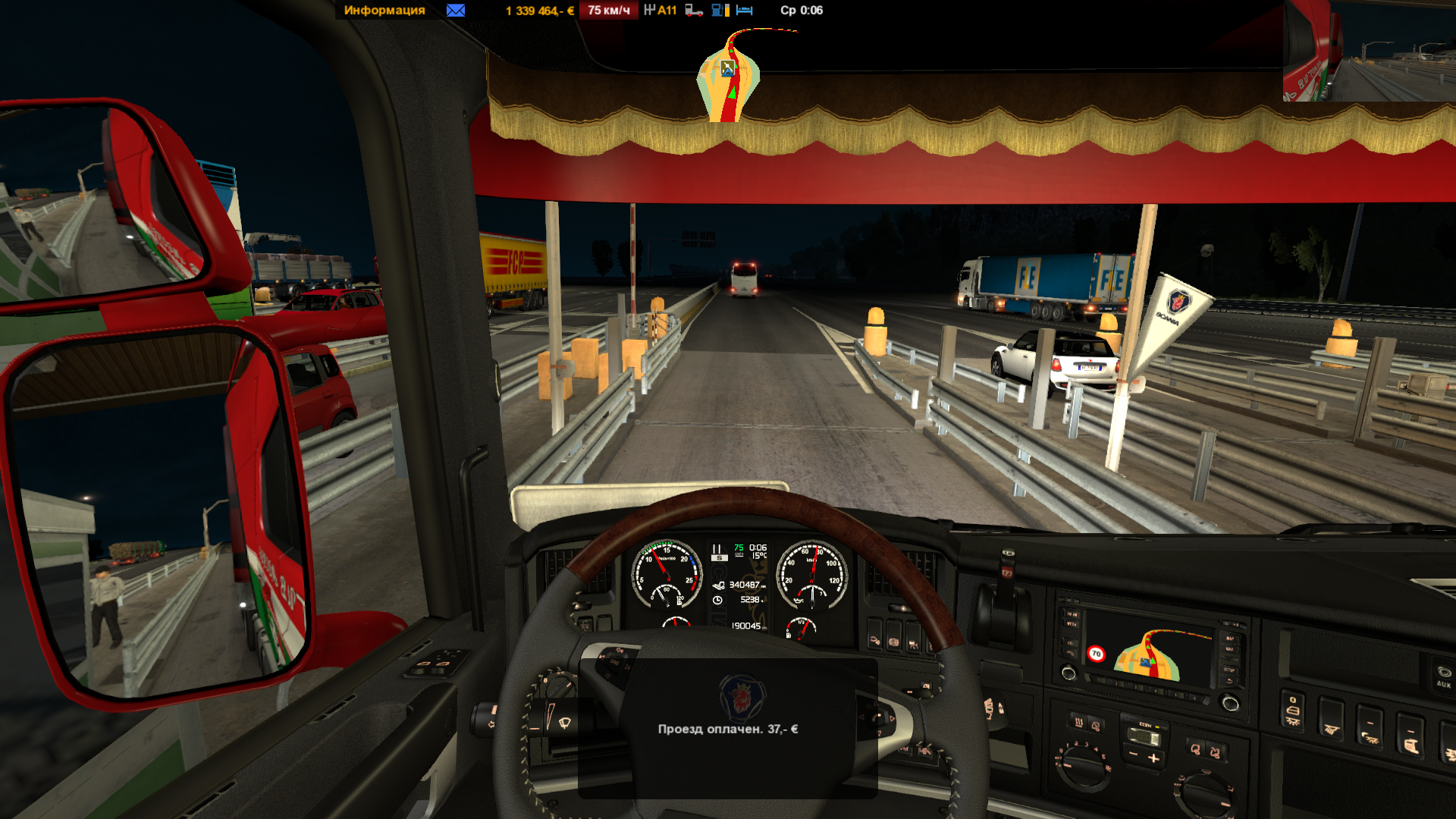Open the blue mail envelope icon
The height and width of the screenshot is (819, 1456).
point(456,11)
